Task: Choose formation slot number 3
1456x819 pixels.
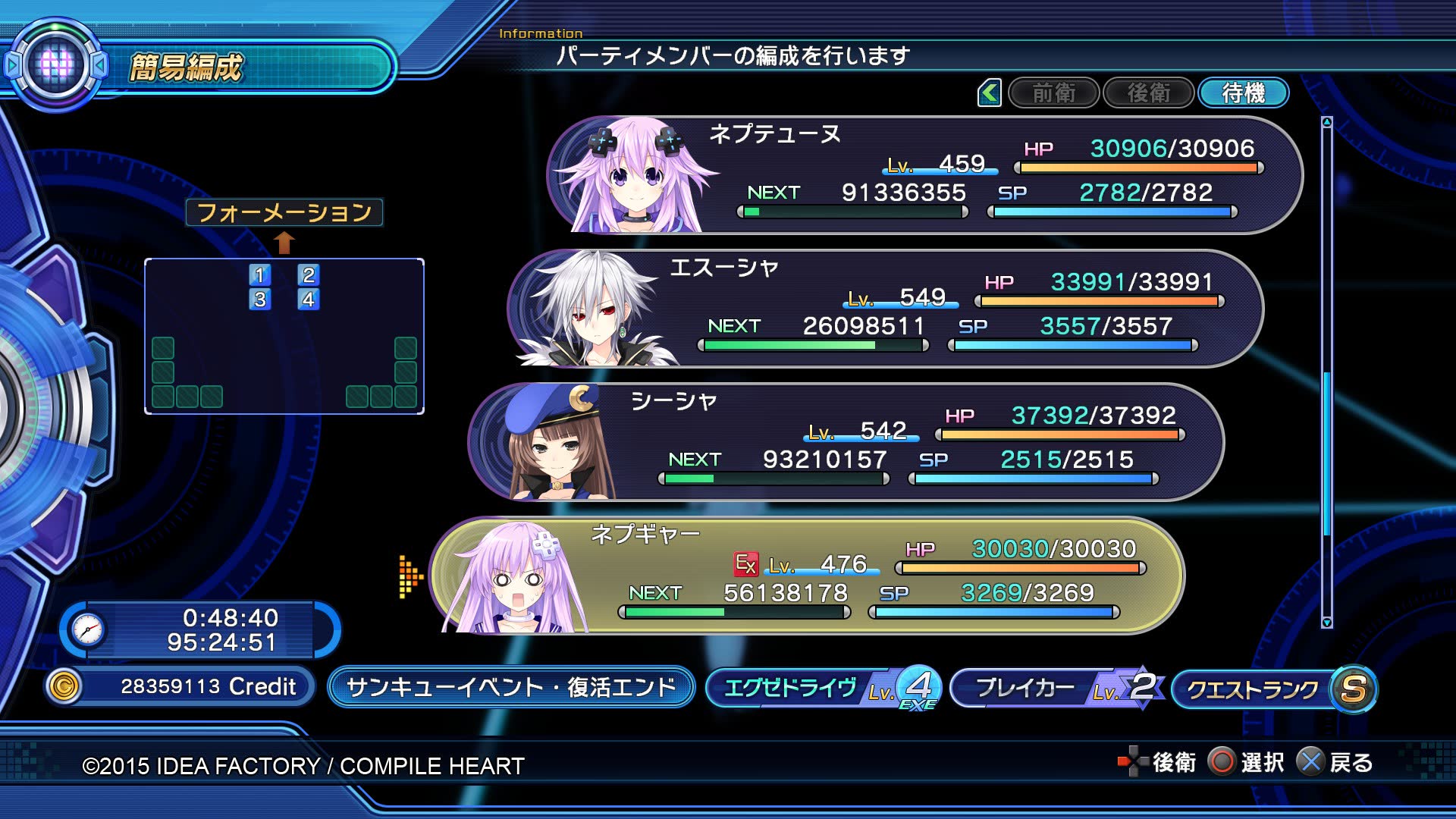Action: point(259,300)
